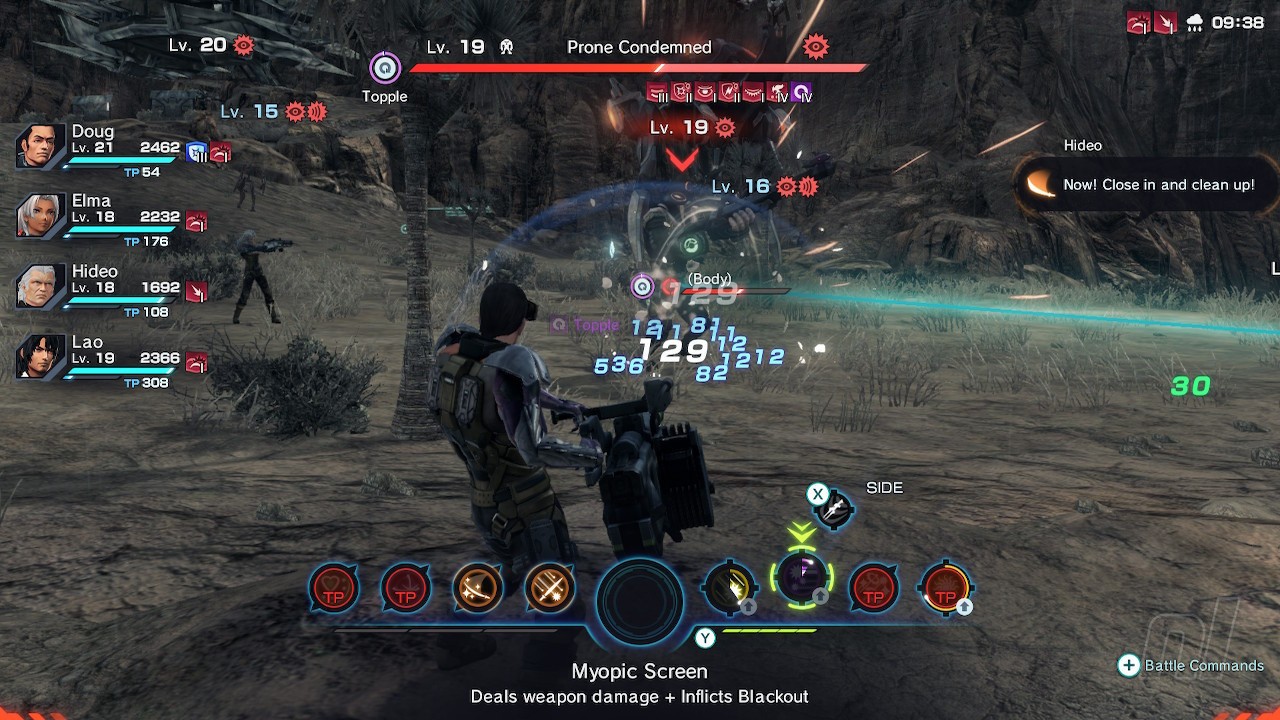Select party member Elma's portrait
Viewport: 1280px width, 720px height.
point(40,216)
